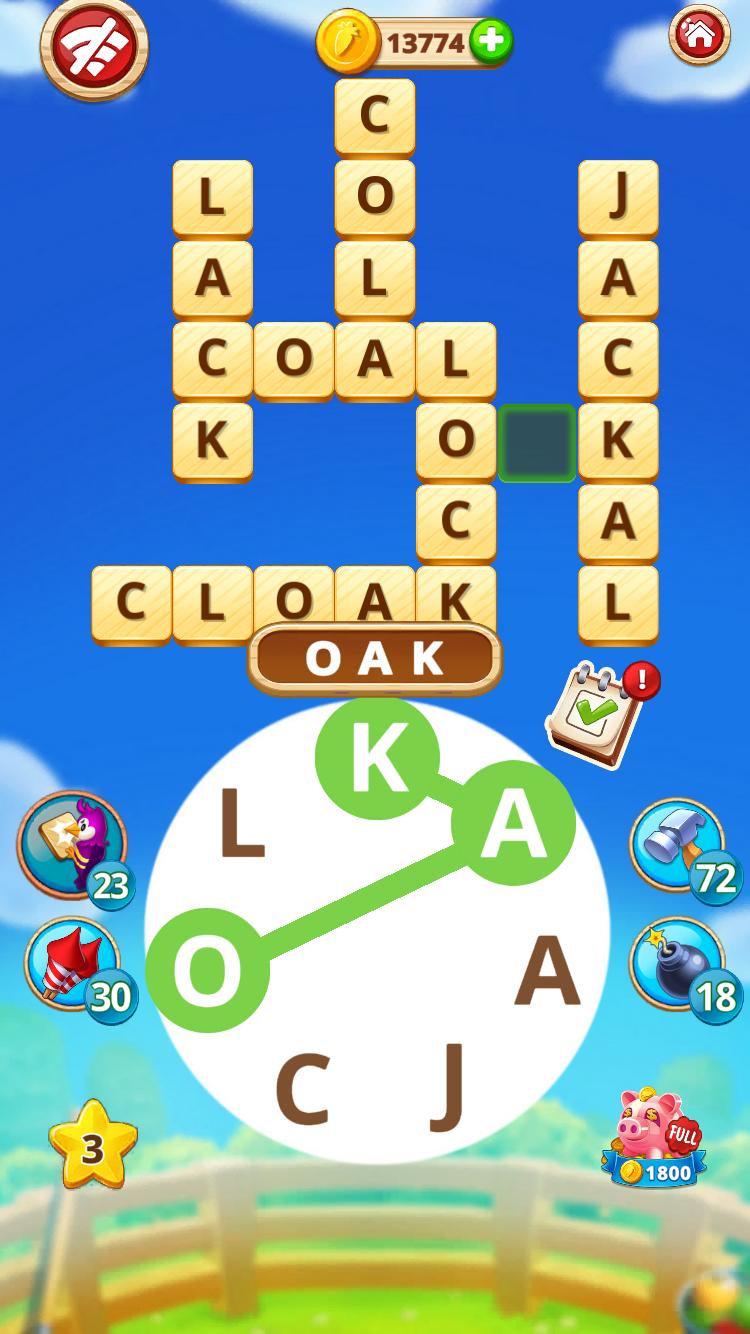Add more coins with the green plus
This screenshot has width=750, height=1334.
[490, 42]
